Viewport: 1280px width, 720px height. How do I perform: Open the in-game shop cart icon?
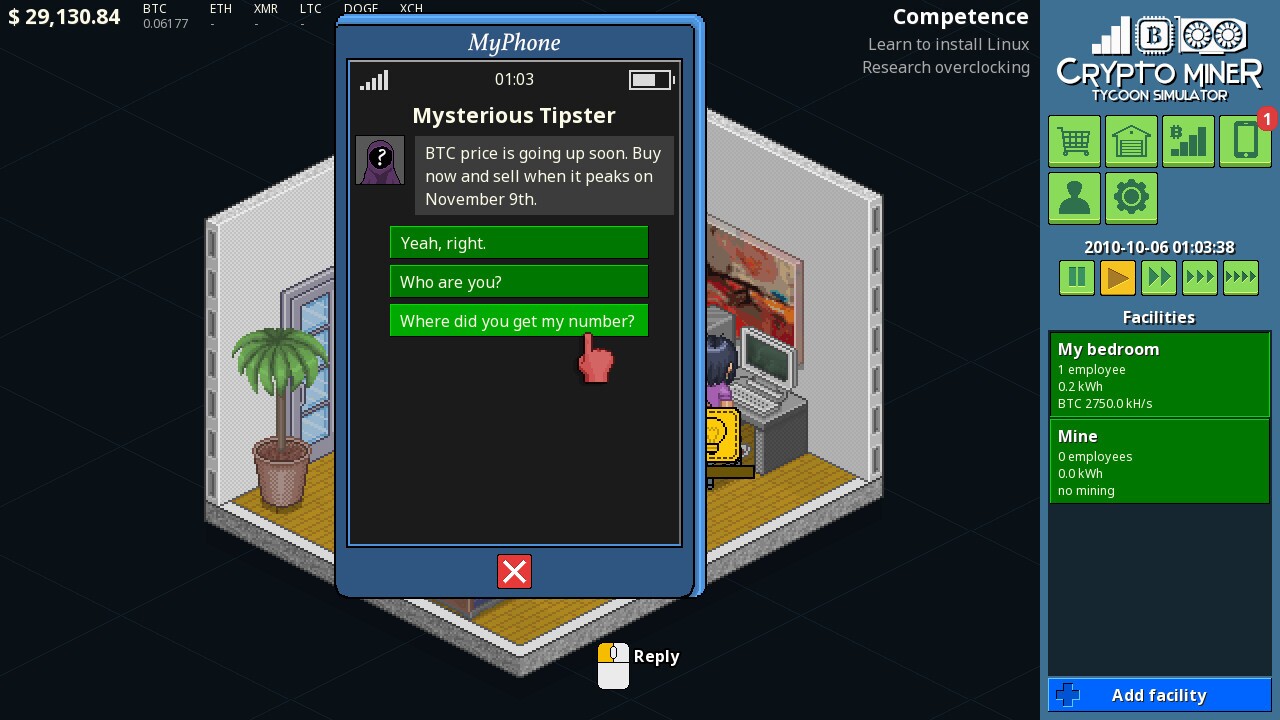[1074, 141]
